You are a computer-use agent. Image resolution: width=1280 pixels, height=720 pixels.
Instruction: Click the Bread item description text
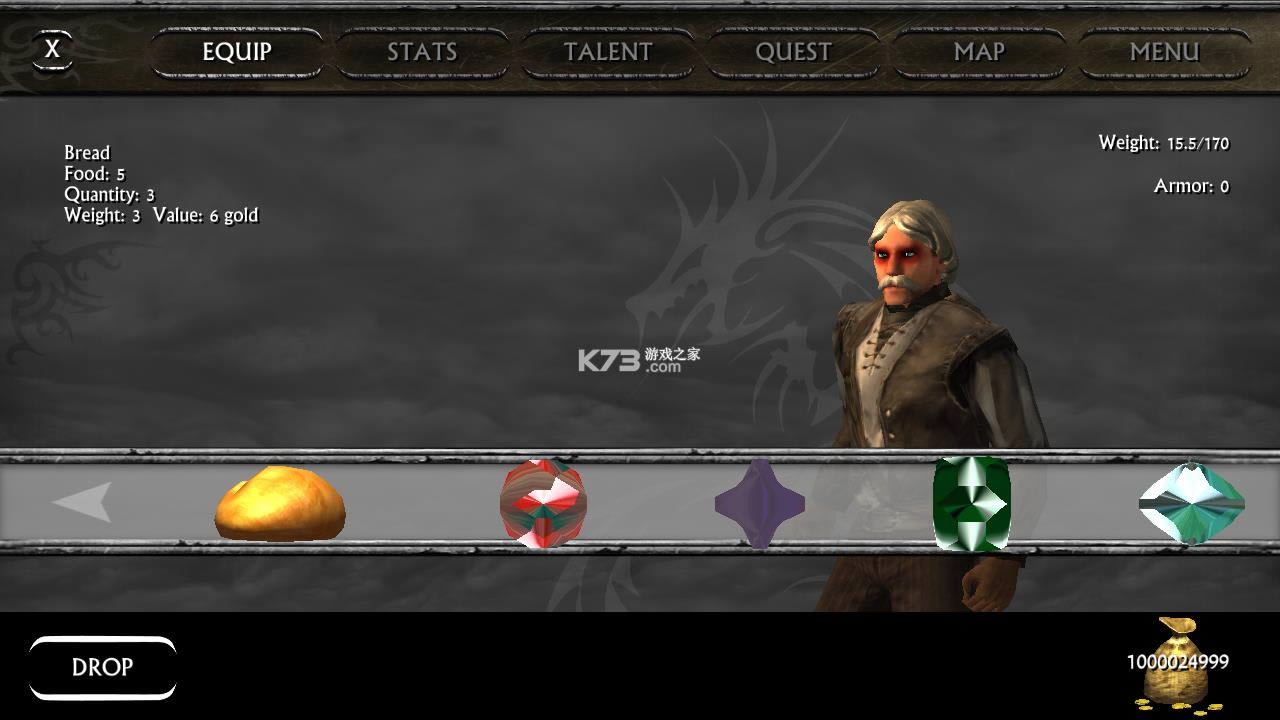(160, 183)
